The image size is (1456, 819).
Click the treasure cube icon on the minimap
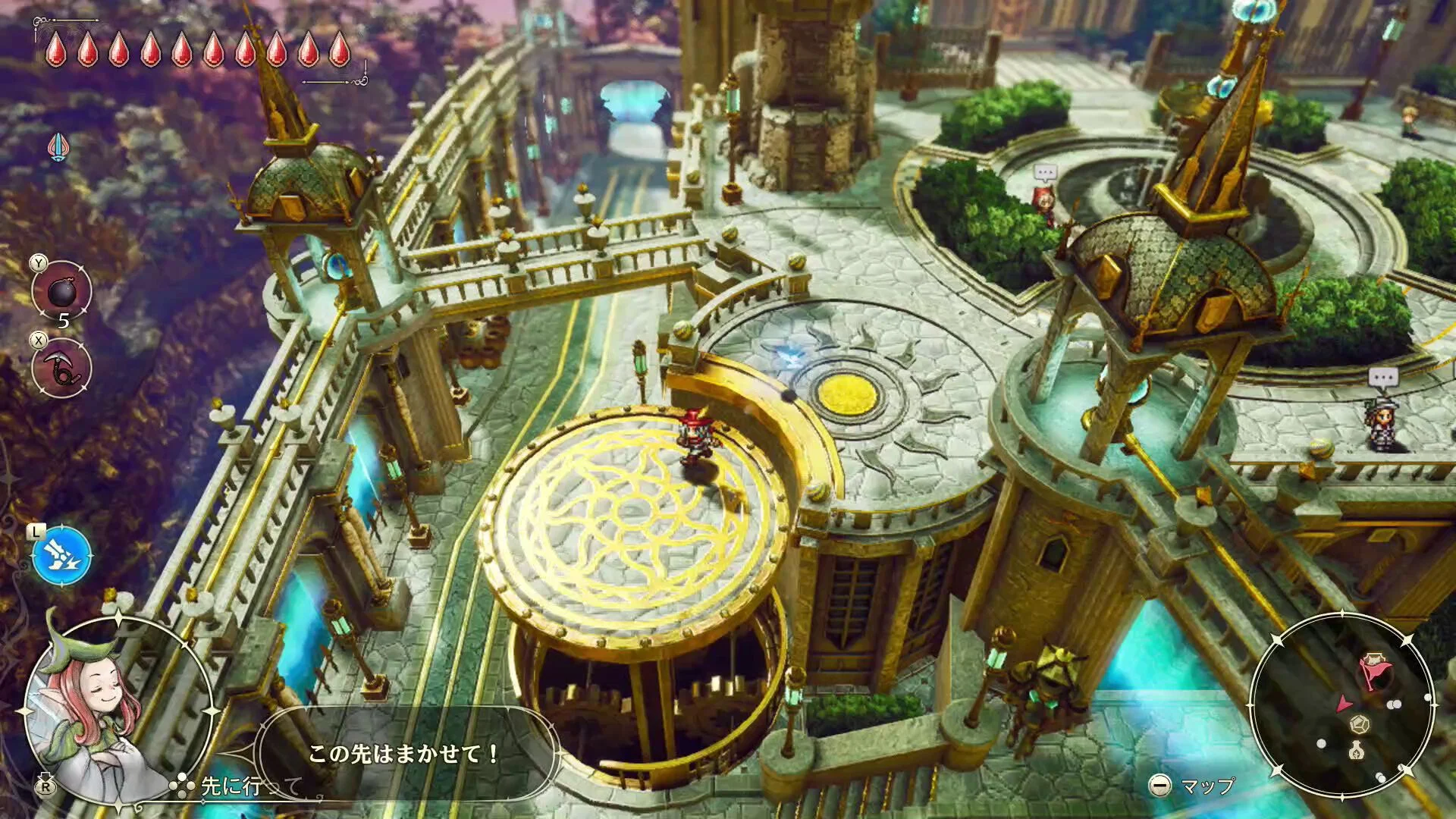click(1360, 723)
